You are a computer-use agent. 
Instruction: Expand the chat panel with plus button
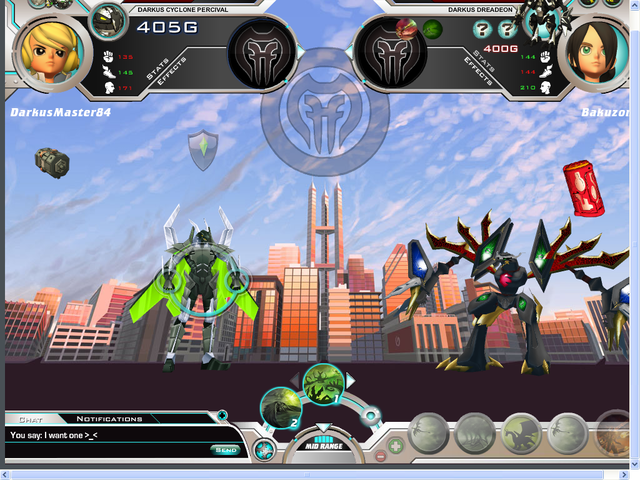pyautogui.click(x=222, y=414)
